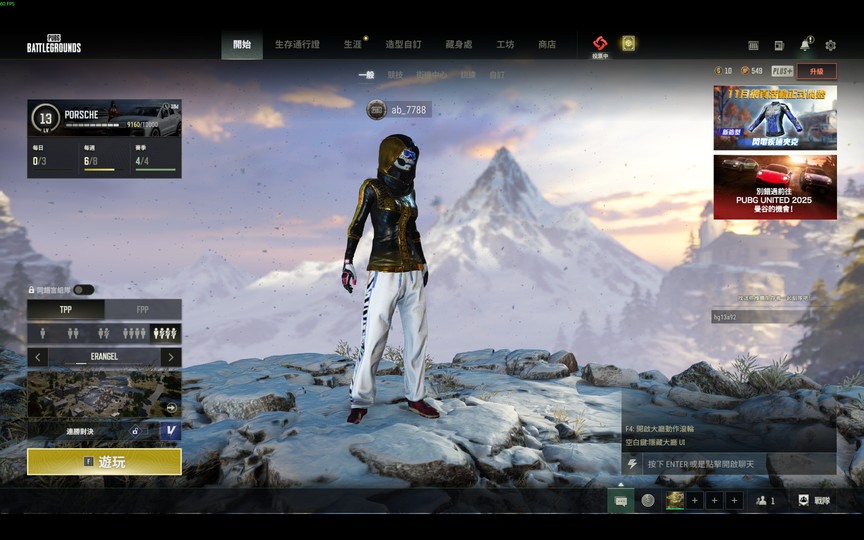
Task: Open the settings gear icon
Action: pos(830,45)
